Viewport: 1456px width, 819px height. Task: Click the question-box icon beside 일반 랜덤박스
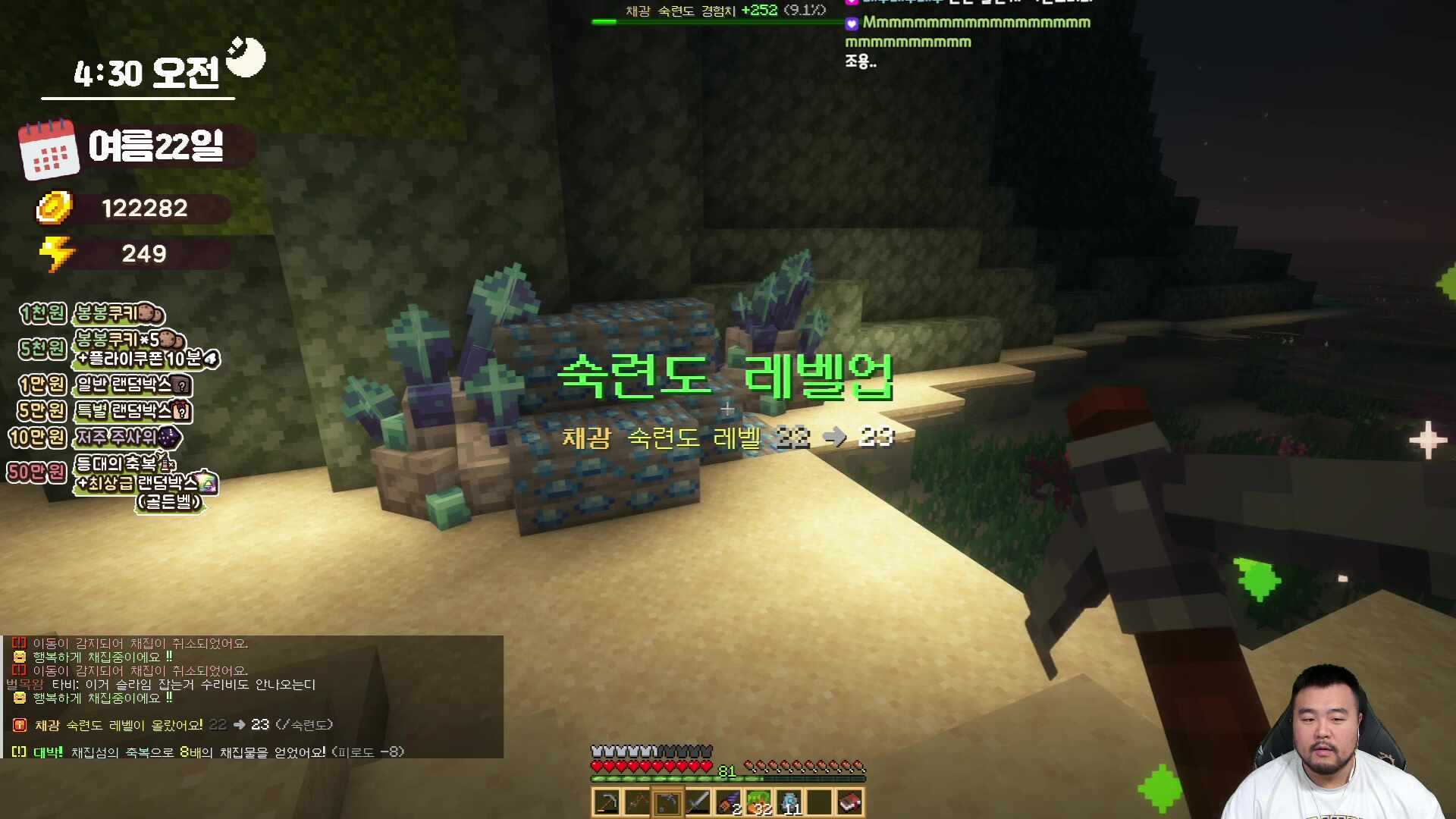[x=180, y=386]
